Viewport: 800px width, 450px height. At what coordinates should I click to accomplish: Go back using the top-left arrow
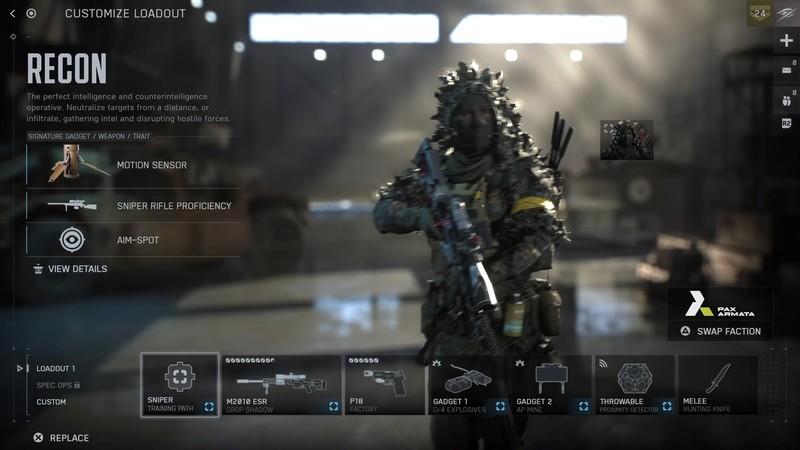[12, 14]
